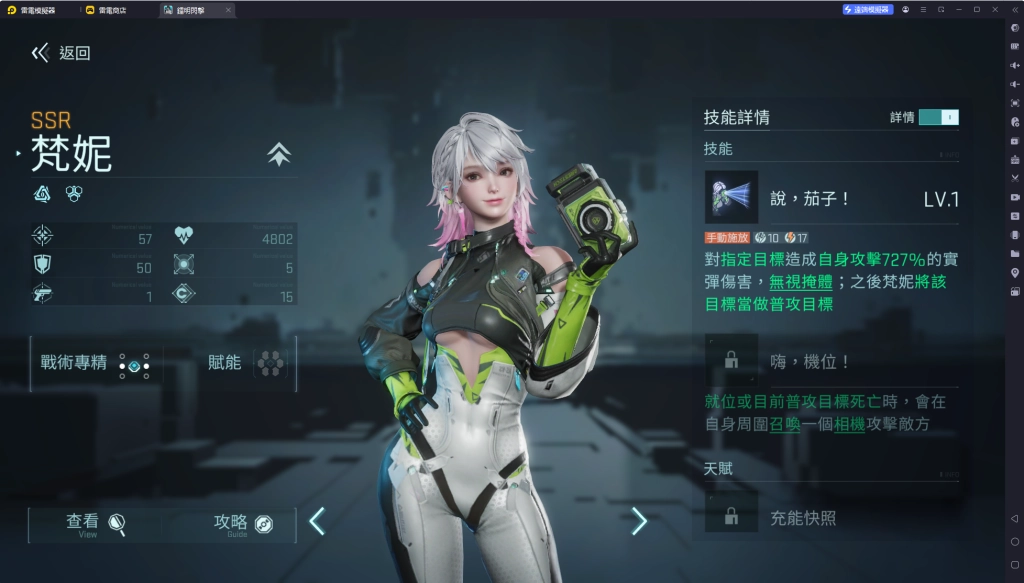Select the locked 充能快照 talent
The image size is (1024, 583).
coord(731,517)
